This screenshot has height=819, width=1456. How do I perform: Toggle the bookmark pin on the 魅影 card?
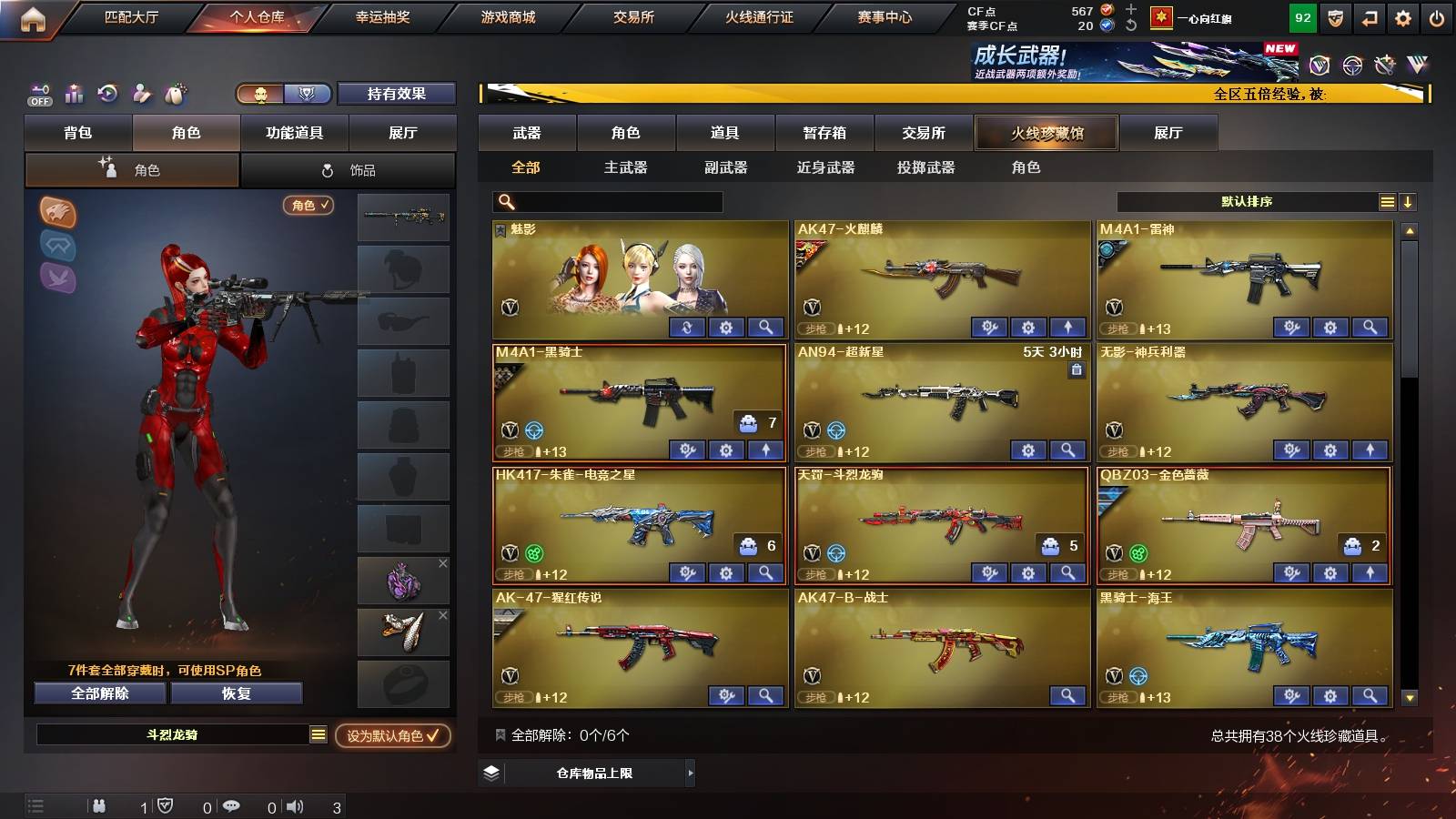[x=500, y=229]
